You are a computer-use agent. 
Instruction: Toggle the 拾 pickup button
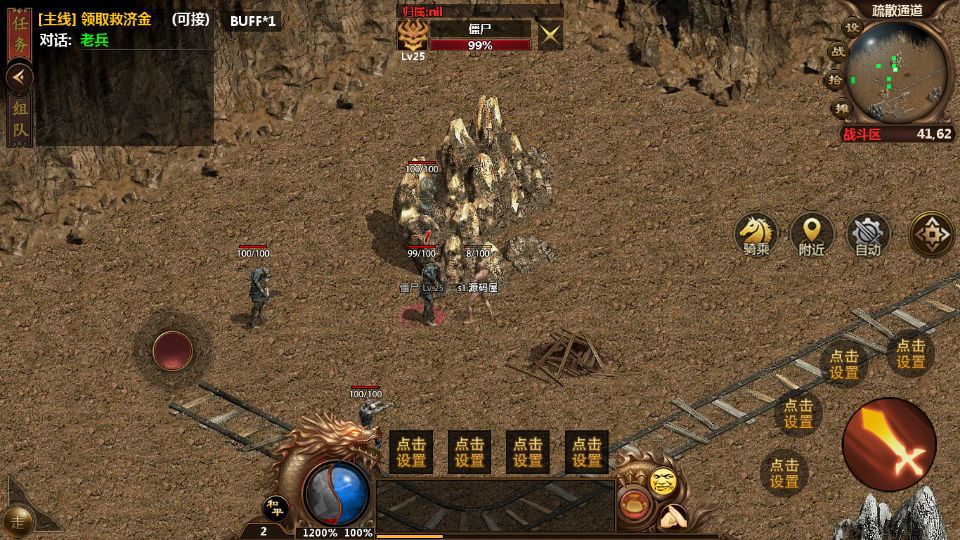833,80
